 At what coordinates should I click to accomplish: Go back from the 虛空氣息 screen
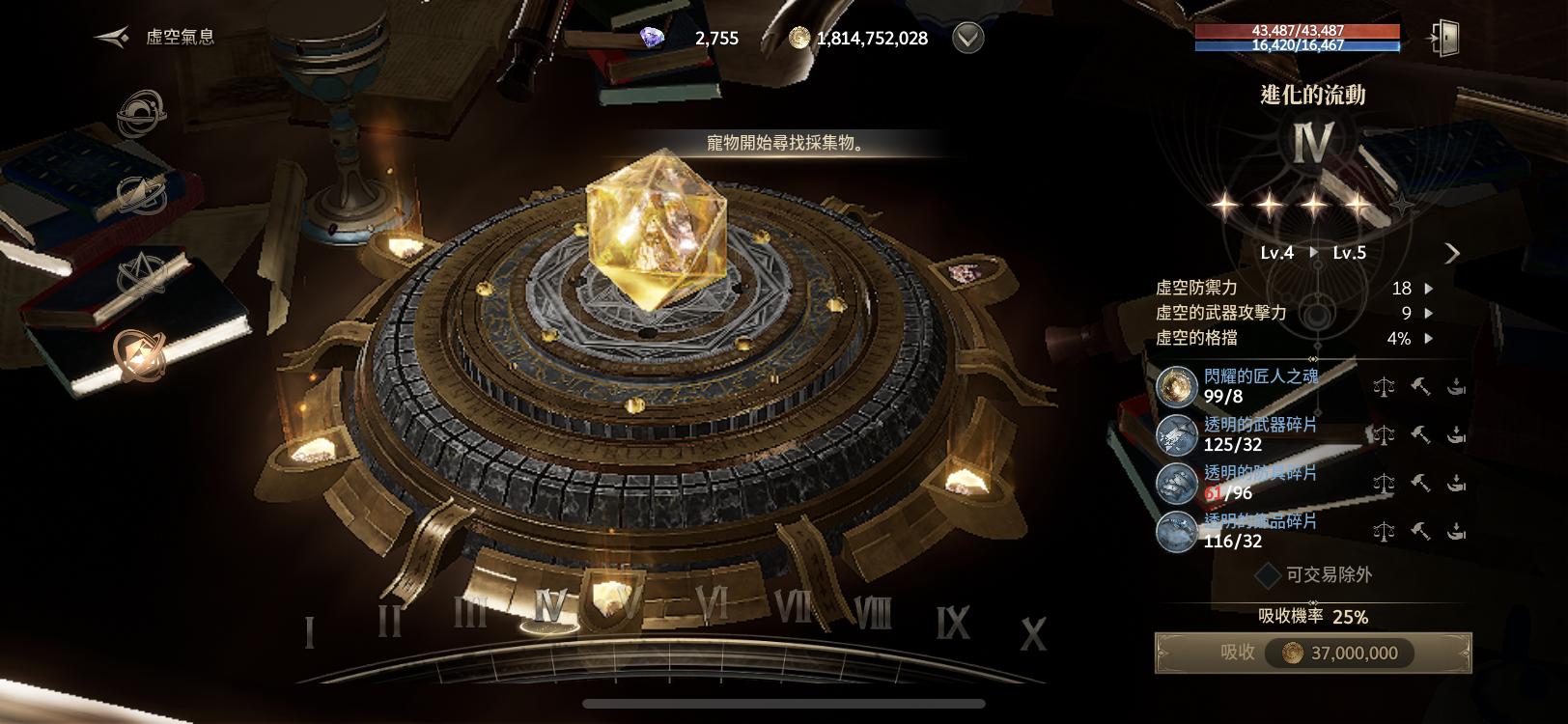tap(112, 38)
